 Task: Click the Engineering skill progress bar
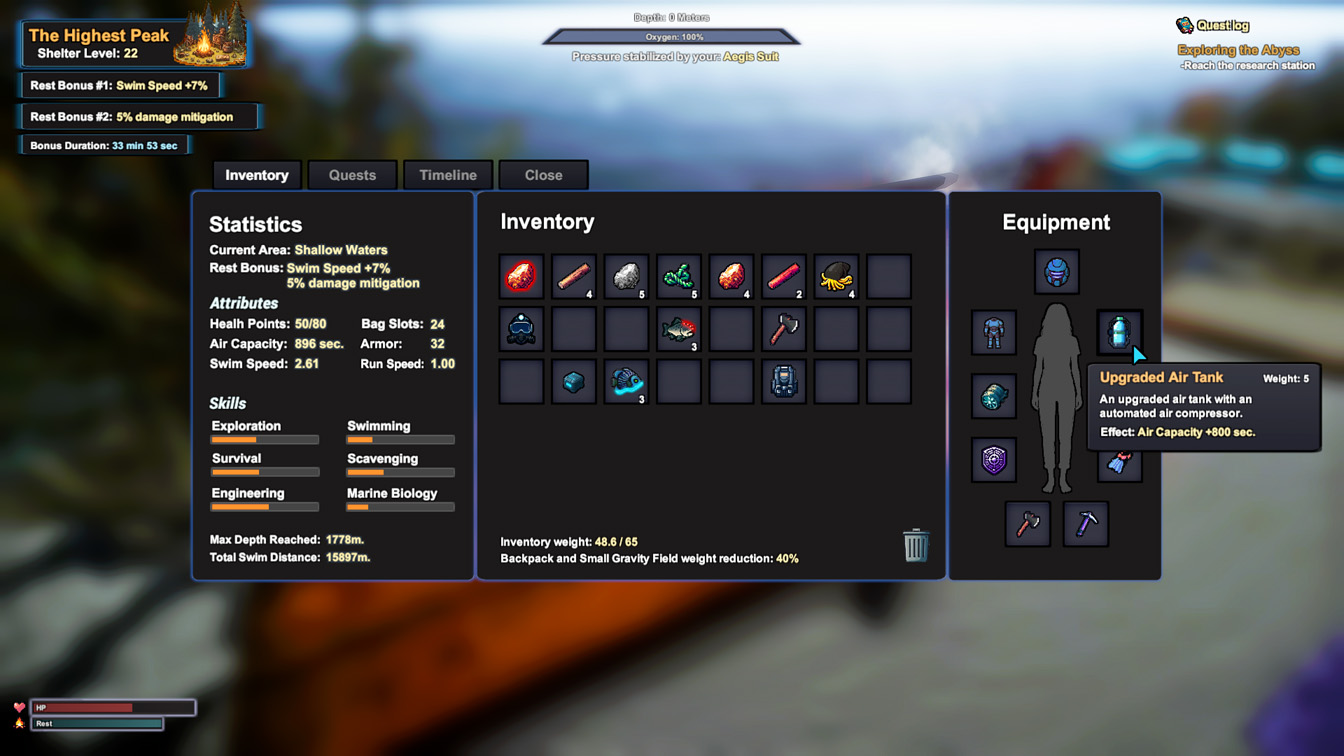(x=264, y=507)
